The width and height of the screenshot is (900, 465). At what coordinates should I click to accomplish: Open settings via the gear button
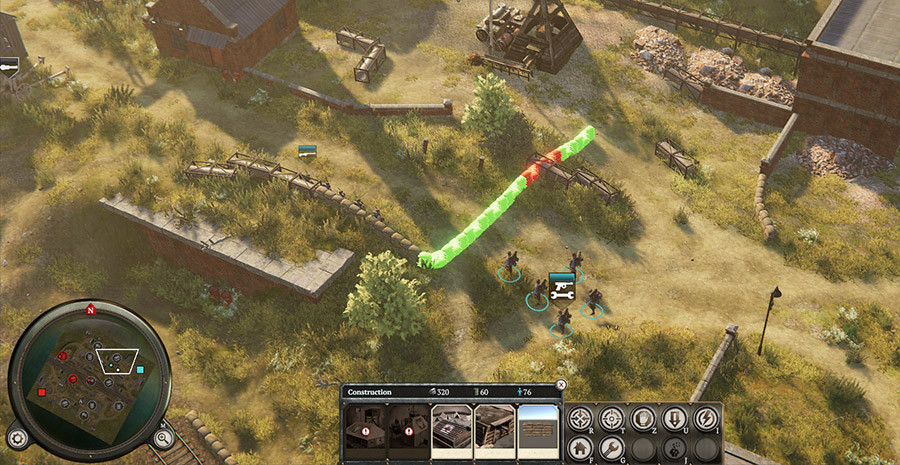pyautogui.click(x=17, y=437)
